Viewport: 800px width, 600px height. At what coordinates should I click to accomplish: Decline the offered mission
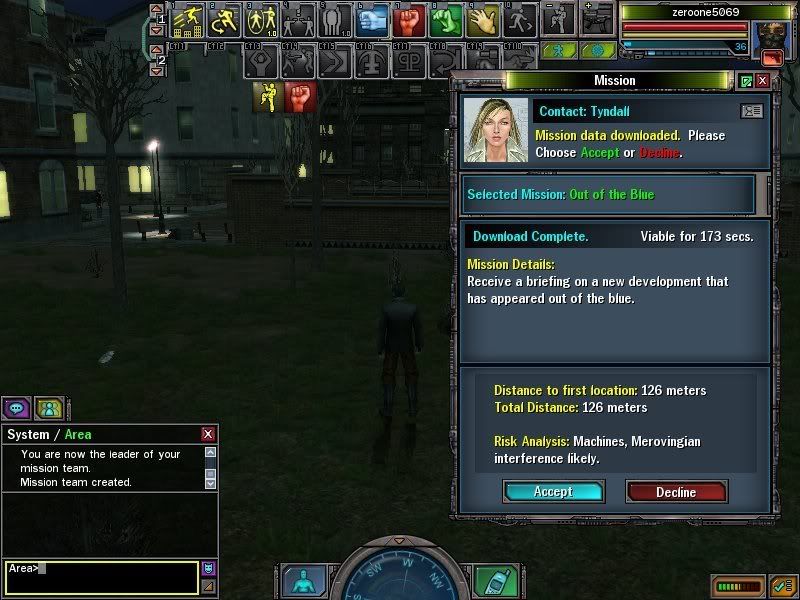(x=676, y=491)
